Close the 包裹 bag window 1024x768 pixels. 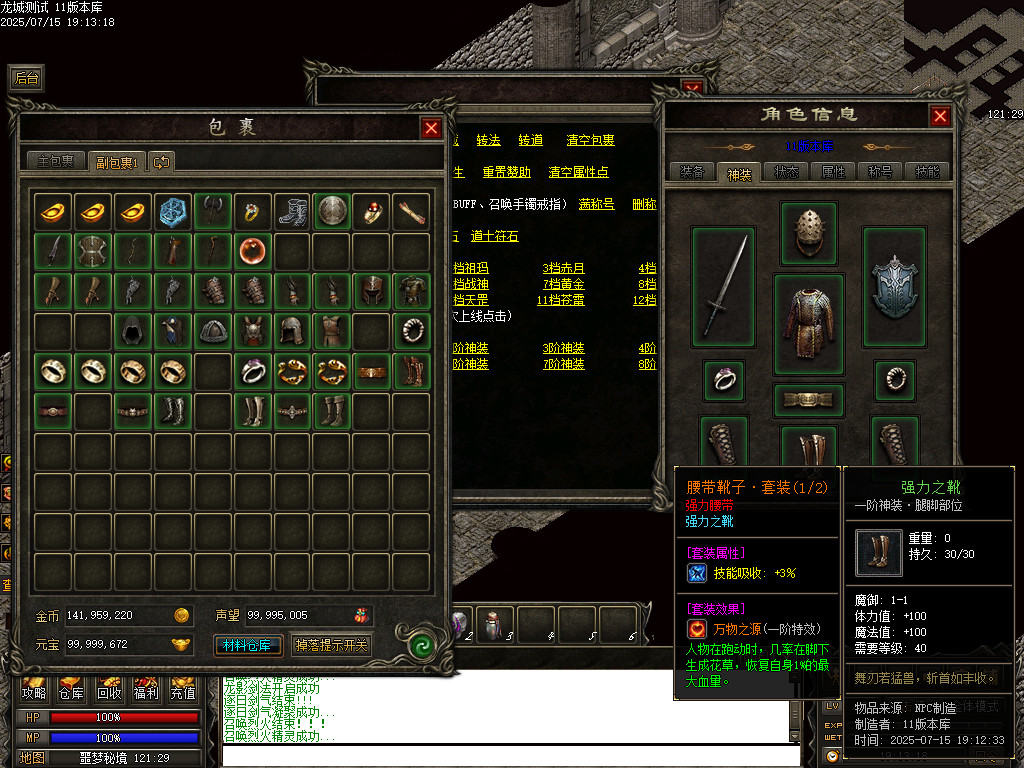[431, 128]
